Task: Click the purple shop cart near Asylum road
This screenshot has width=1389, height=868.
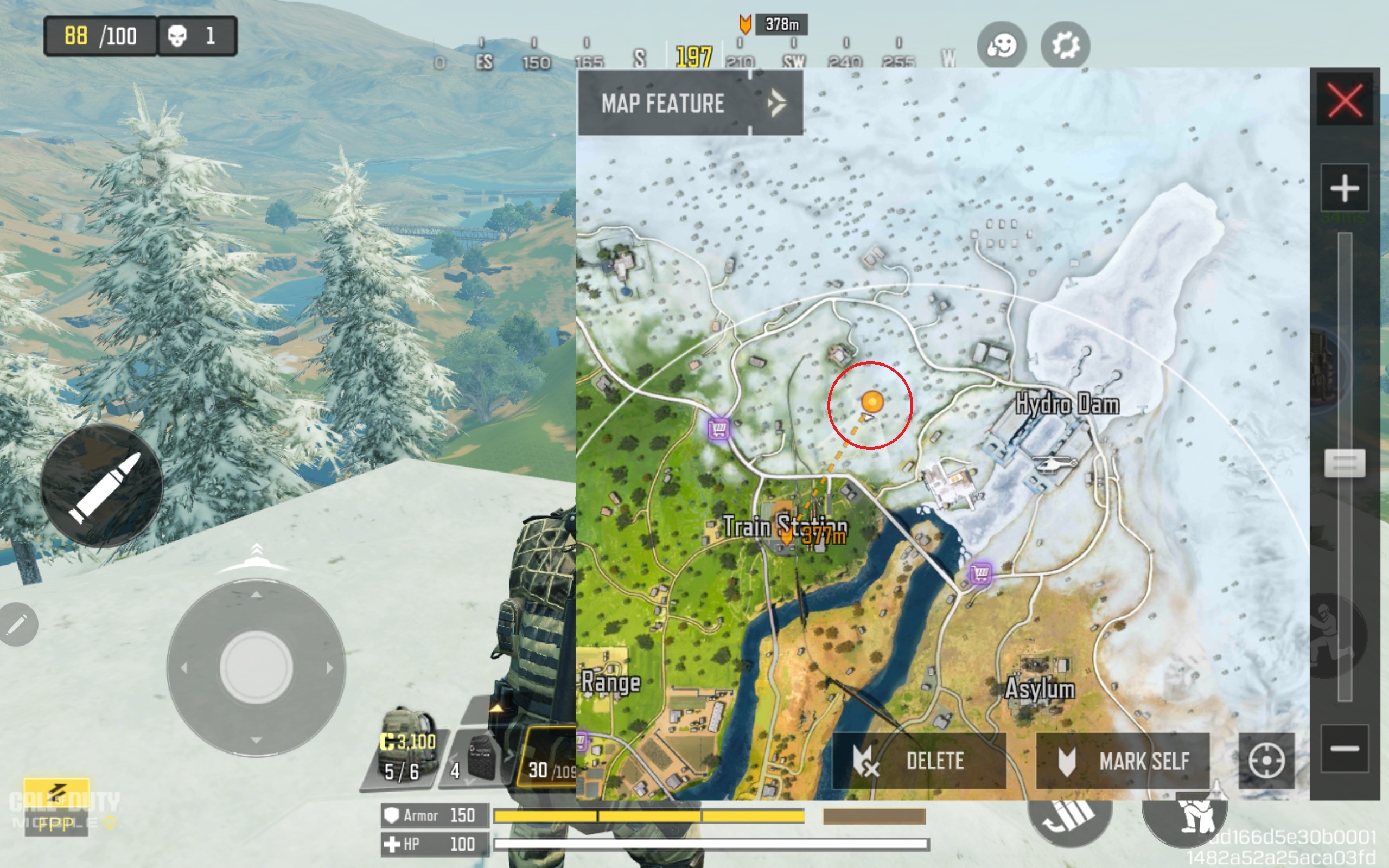Action: point(981,573)
